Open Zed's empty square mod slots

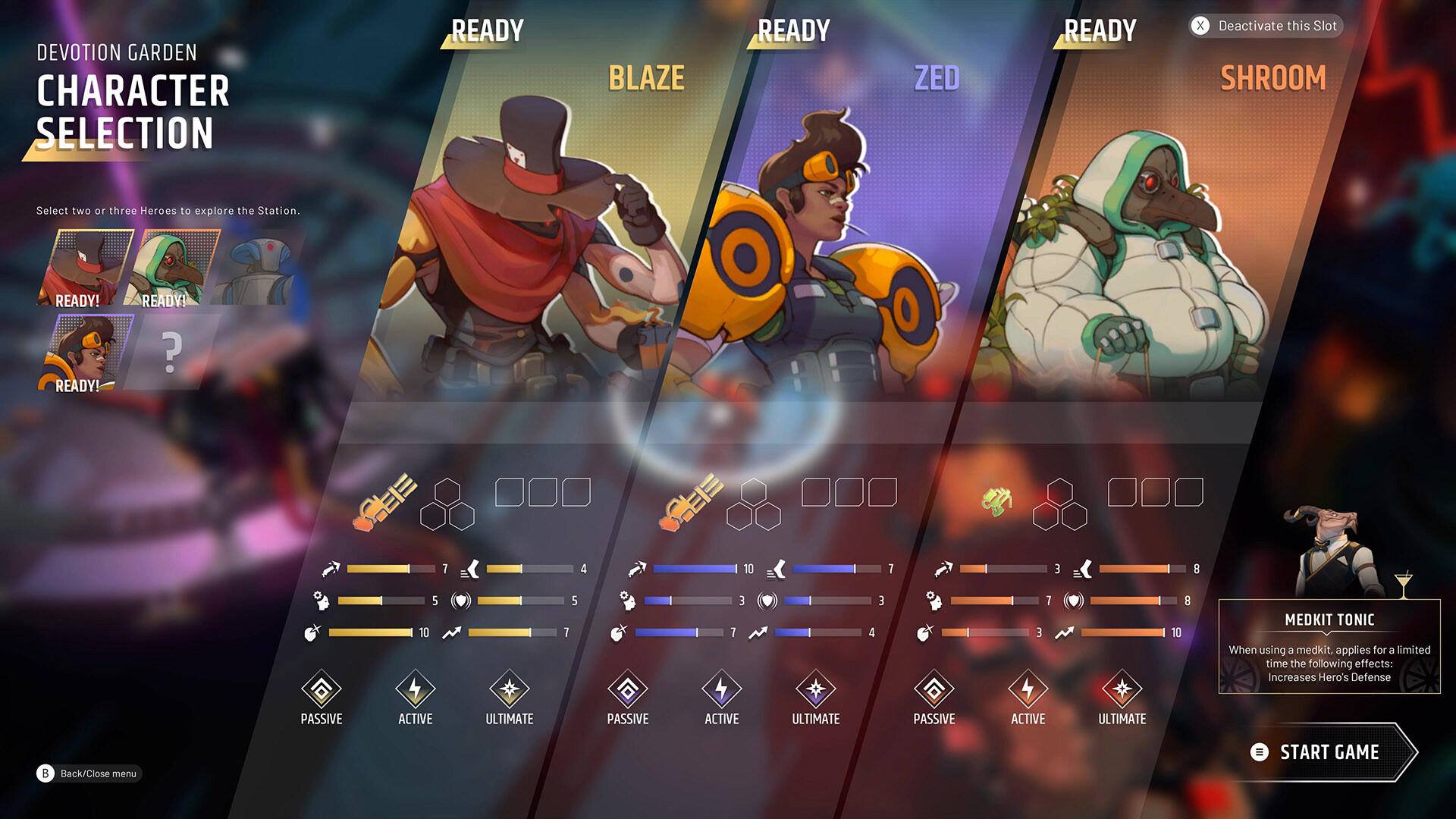[849, 491]
